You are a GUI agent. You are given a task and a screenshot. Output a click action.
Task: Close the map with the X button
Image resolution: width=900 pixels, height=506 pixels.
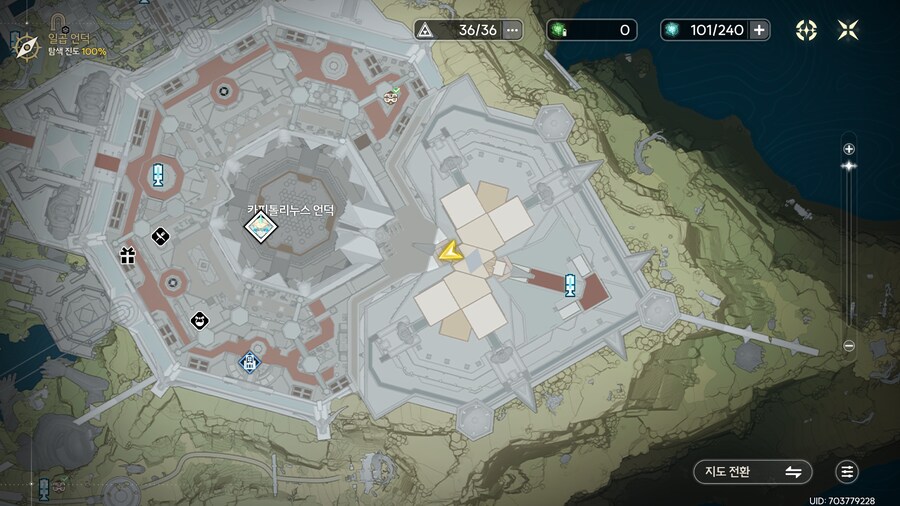848,30
